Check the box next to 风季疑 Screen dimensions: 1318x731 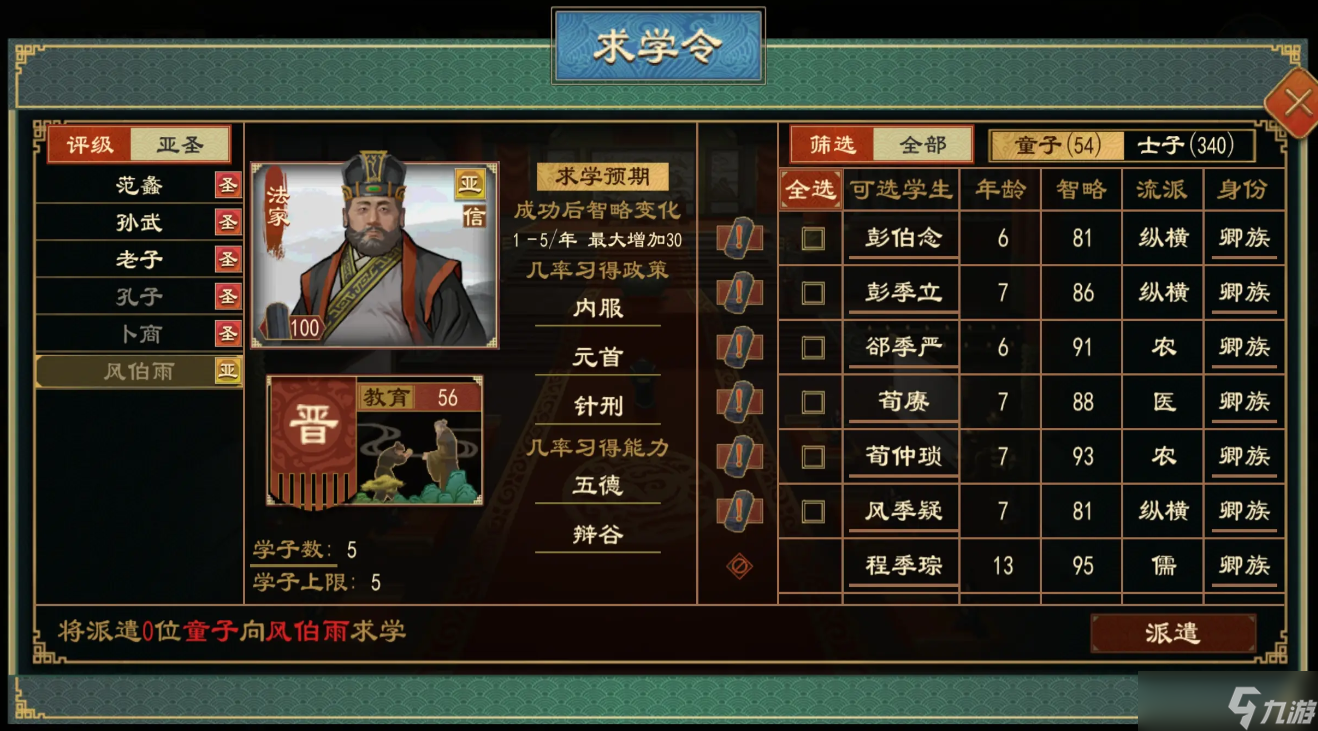[813, 512]
